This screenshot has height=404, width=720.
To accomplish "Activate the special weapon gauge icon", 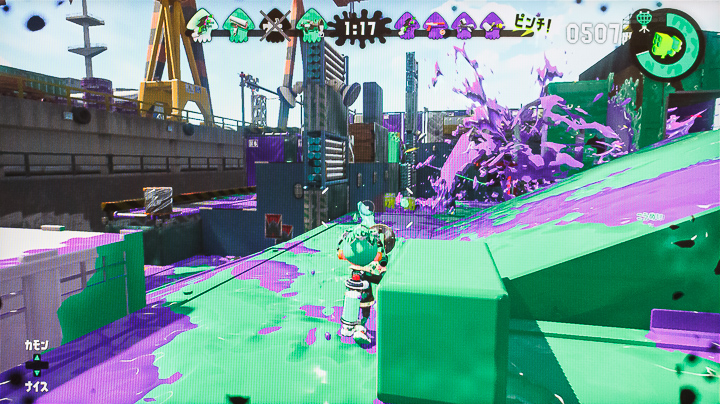I will coord(664,44).
